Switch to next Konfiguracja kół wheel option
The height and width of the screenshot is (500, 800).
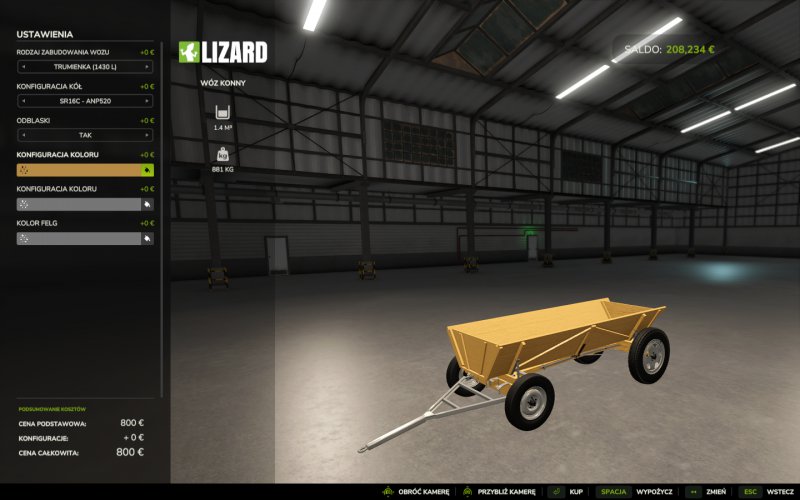[148, 101]
